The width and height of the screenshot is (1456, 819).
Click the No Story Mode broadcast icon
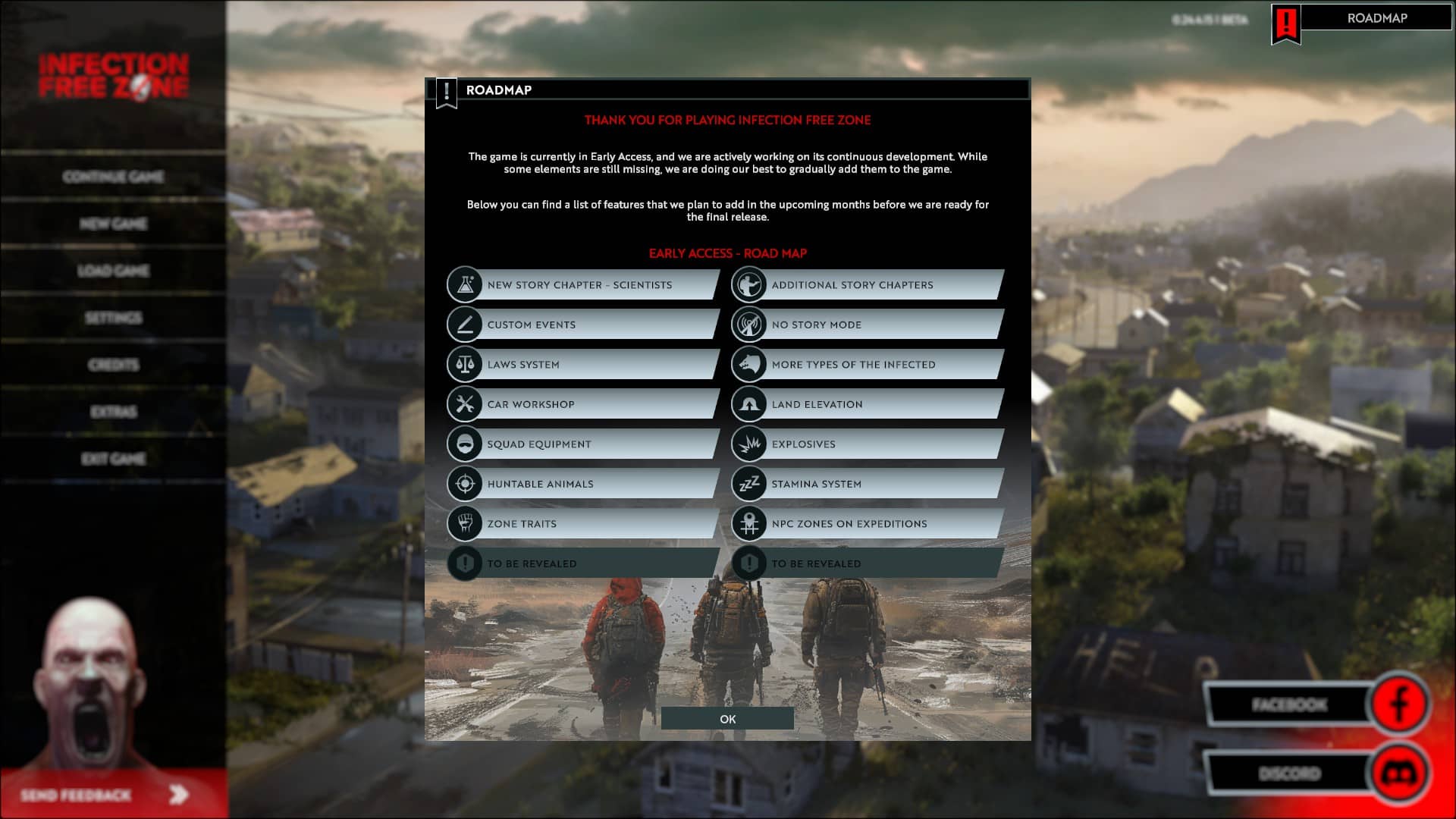[x=749, y=324]
